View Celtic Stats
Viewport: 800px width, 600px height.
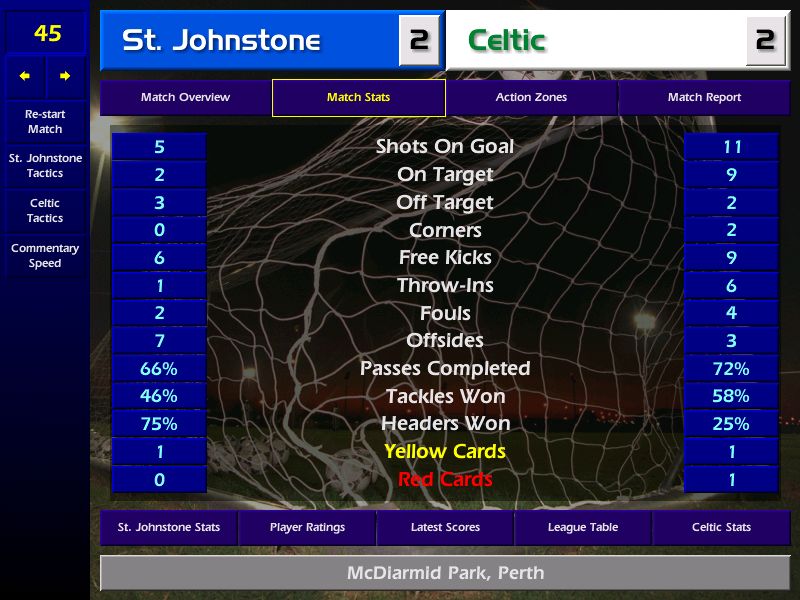point(721,527)
